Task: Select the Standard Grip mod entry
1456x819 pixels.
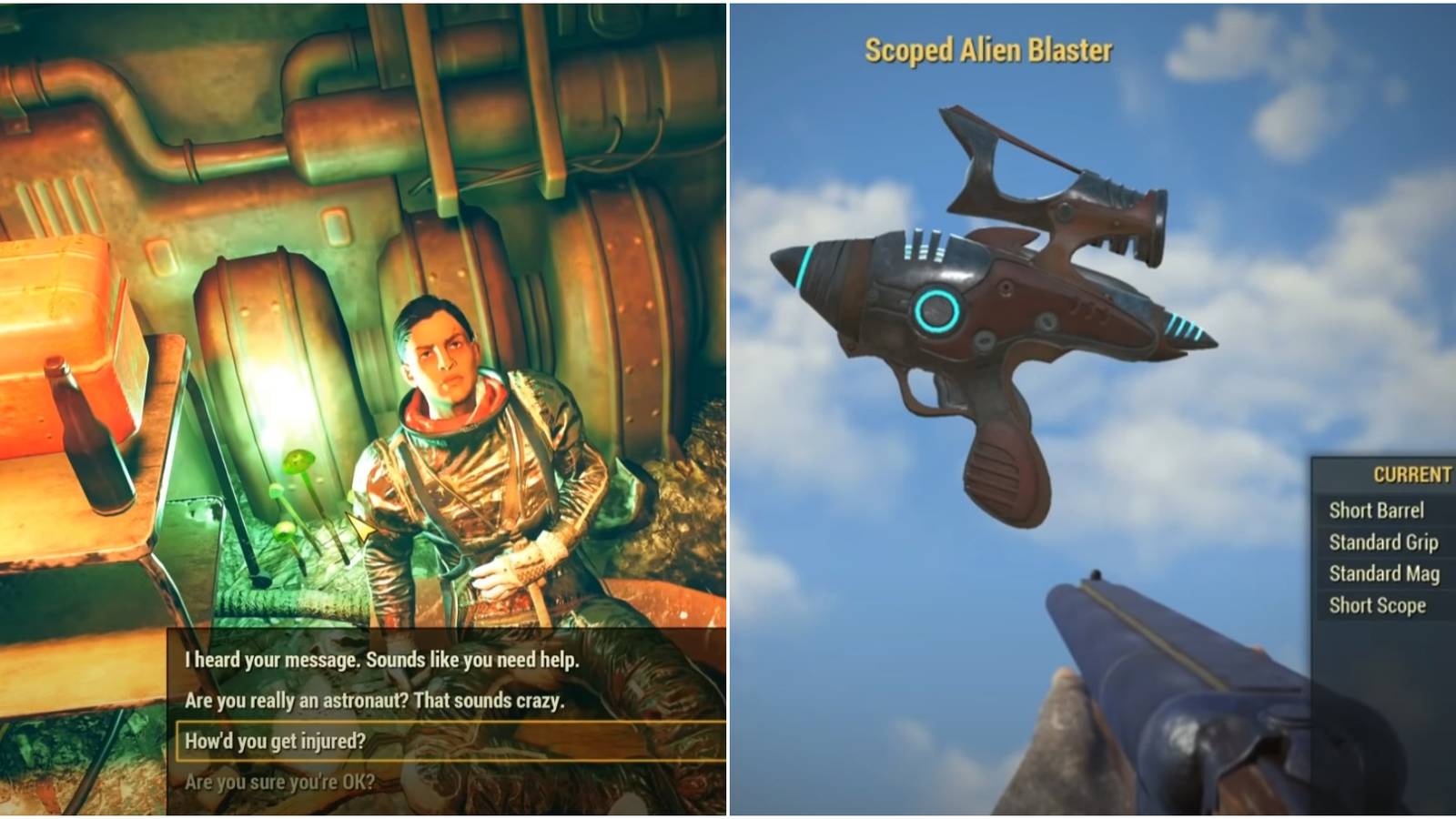Action: click(x=1382, y=542)
